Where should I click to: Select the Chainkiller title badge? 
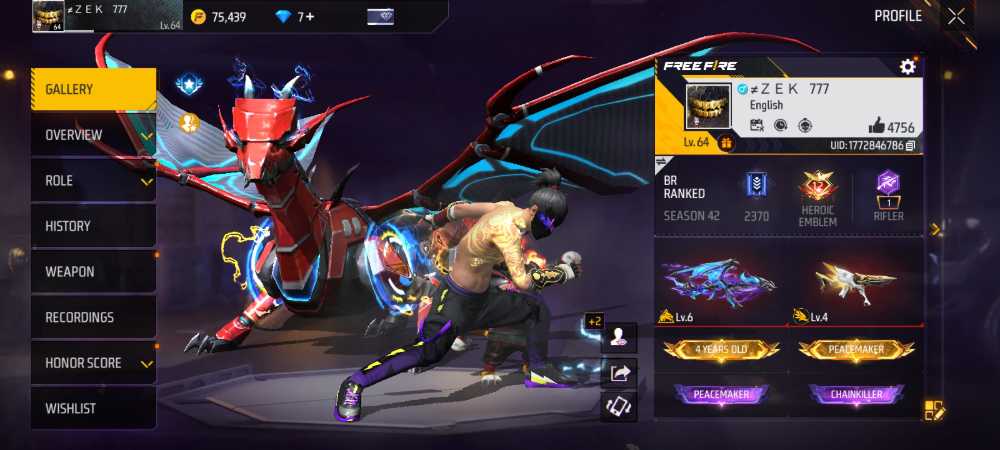(x=855, y=395)
